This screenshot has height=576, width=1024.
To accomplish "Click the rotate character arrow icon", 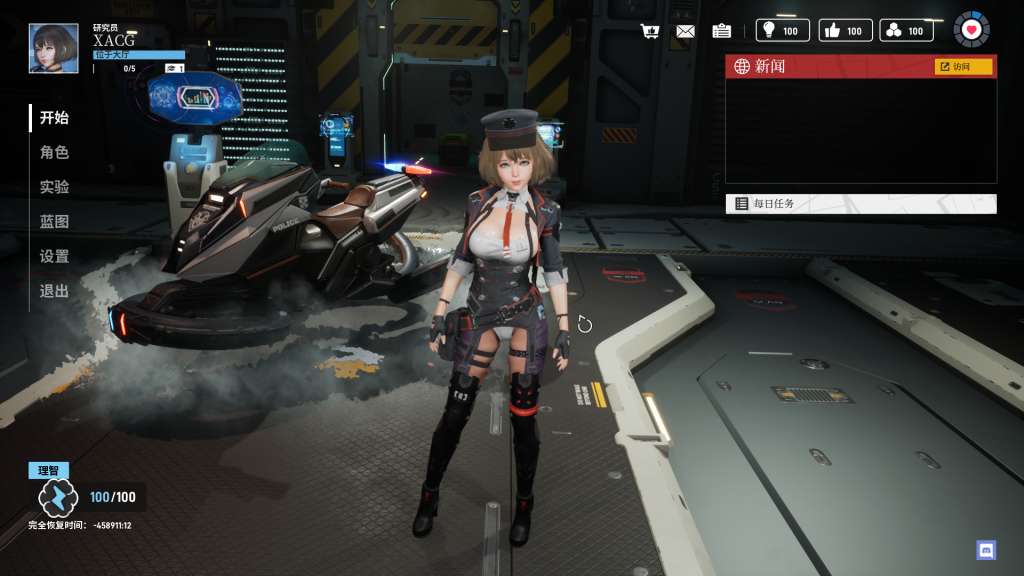I will (585, 324).
